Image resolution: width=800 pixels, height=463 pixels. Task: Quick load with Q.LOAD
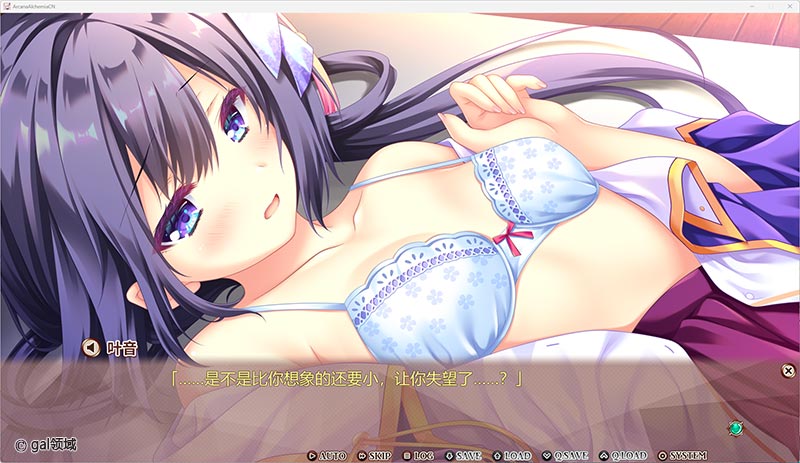click(x=623, y=456)
